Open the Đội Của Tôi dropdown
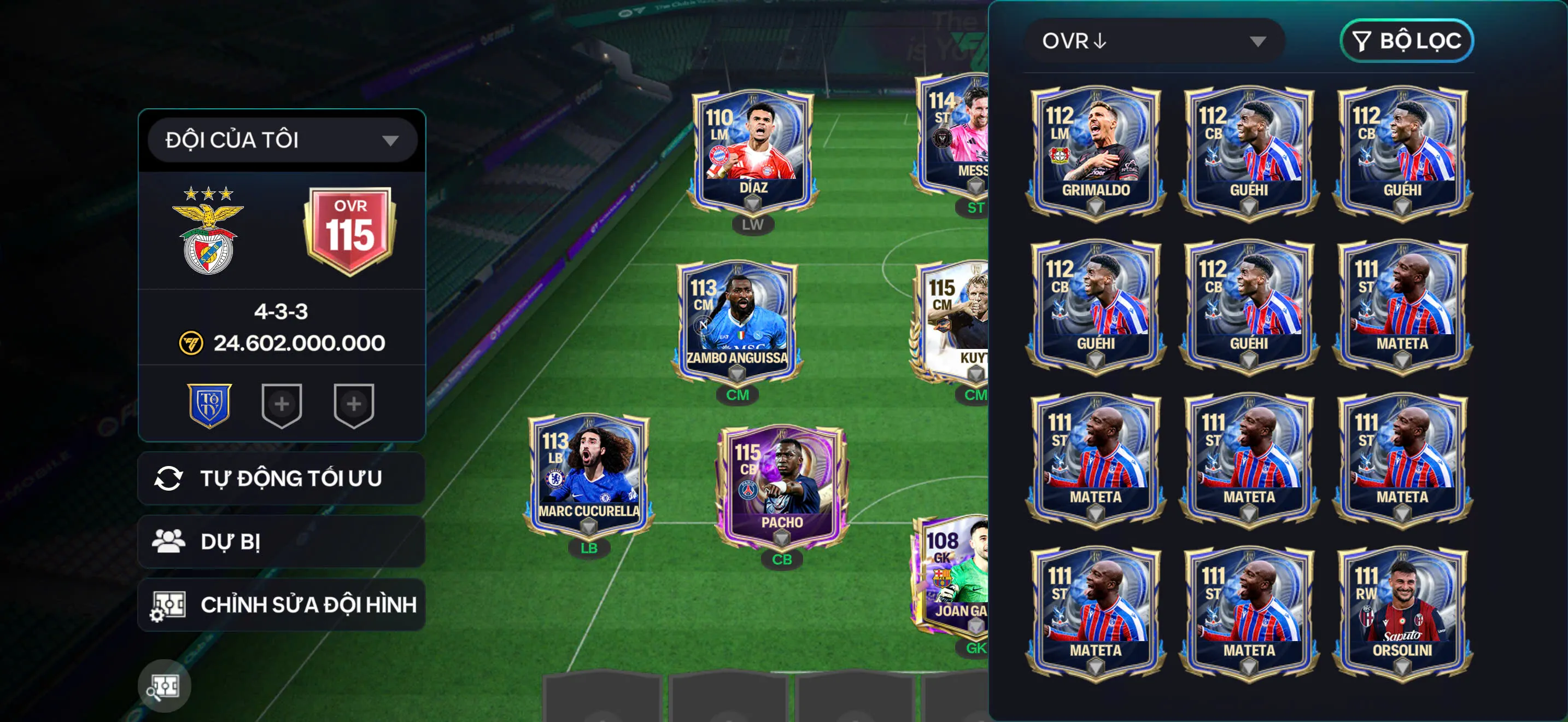This screenshot has width=1568, height=722. point(282,140)
